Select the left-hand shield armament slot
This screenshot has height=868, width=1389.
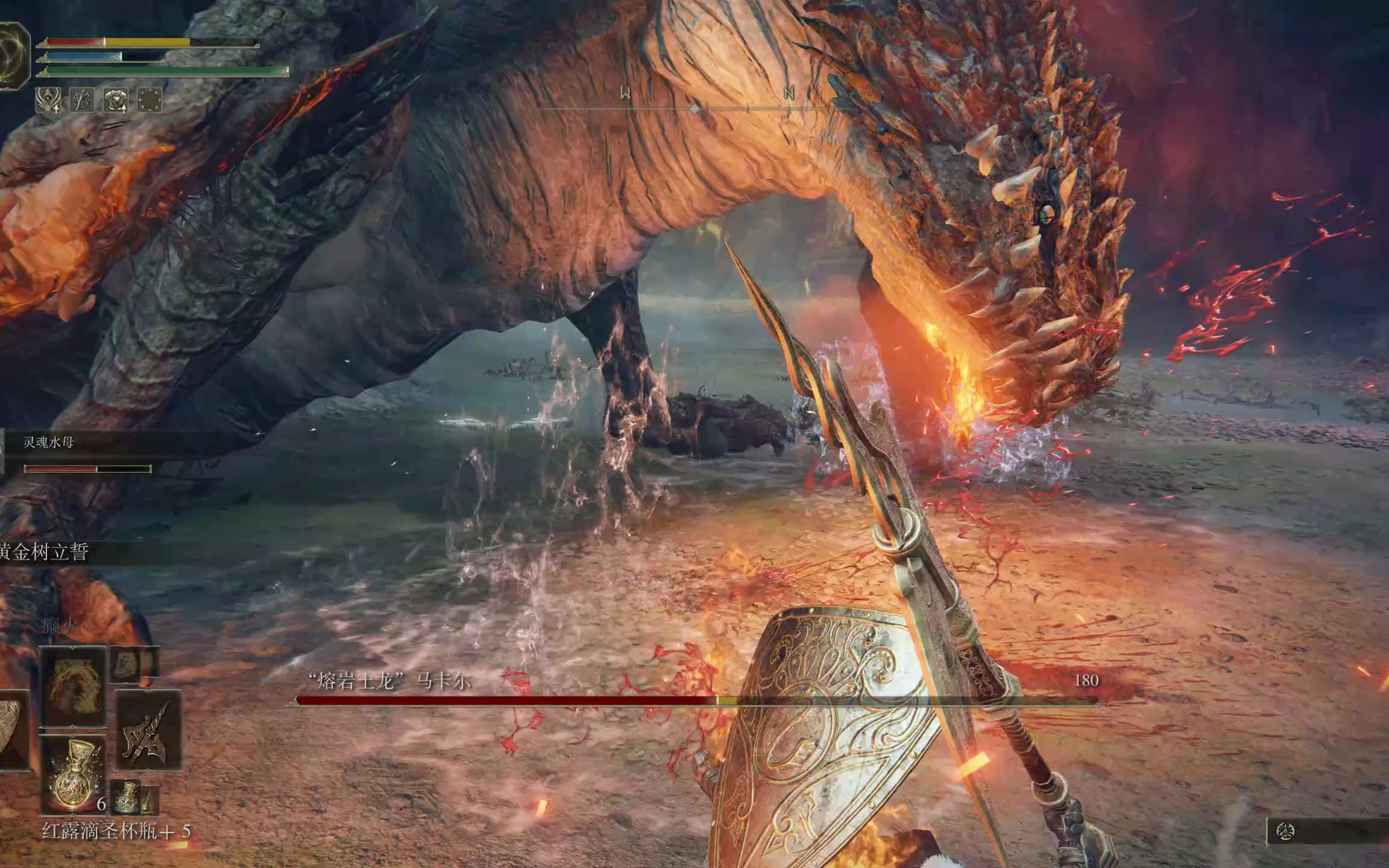click(12, 730)
